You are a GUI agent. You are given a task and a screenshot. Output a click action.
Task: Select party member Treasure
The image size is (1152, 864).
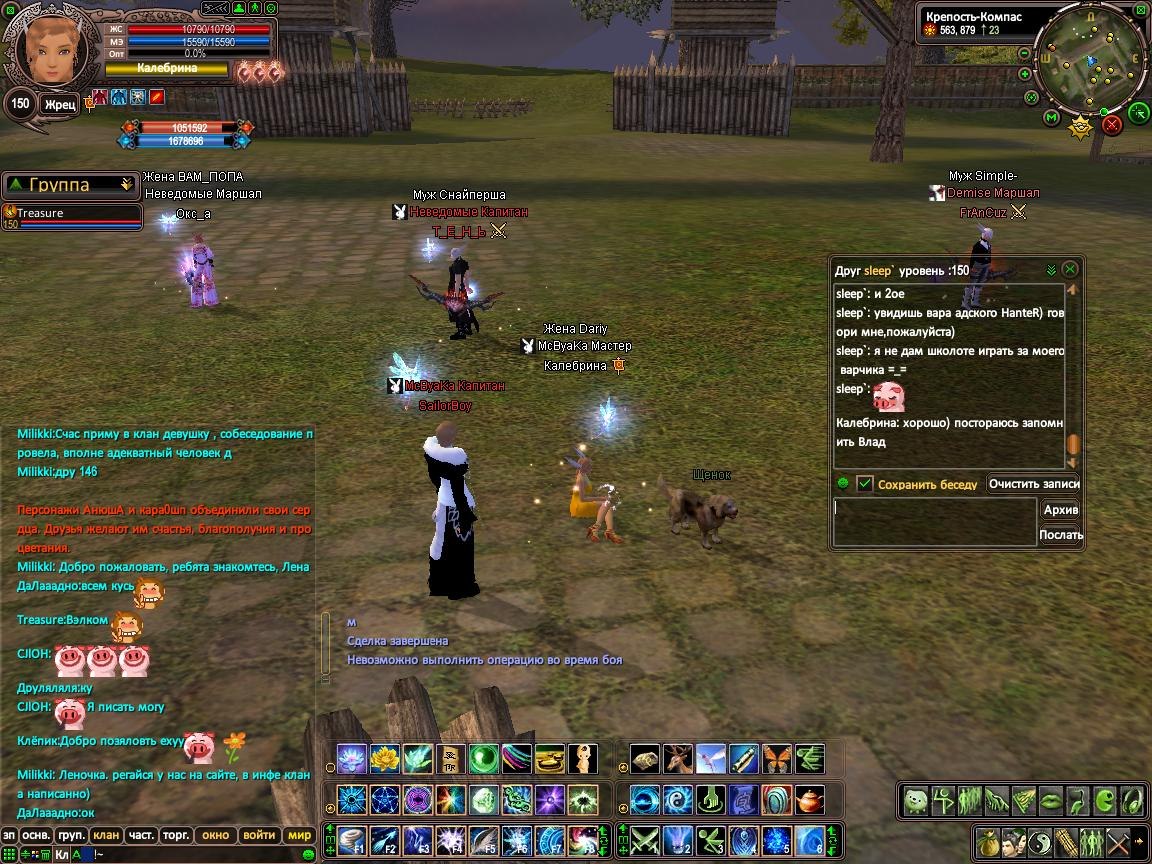tap(72, 214)
